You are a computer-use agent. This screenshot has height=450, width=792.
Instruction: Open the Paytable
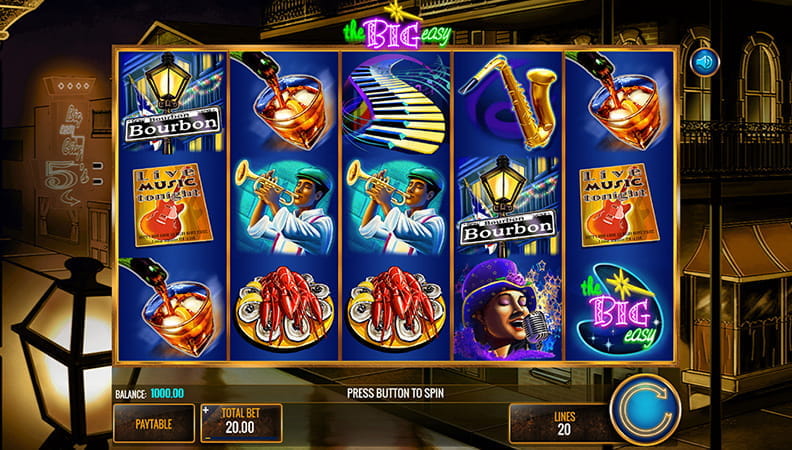(153, 423)
